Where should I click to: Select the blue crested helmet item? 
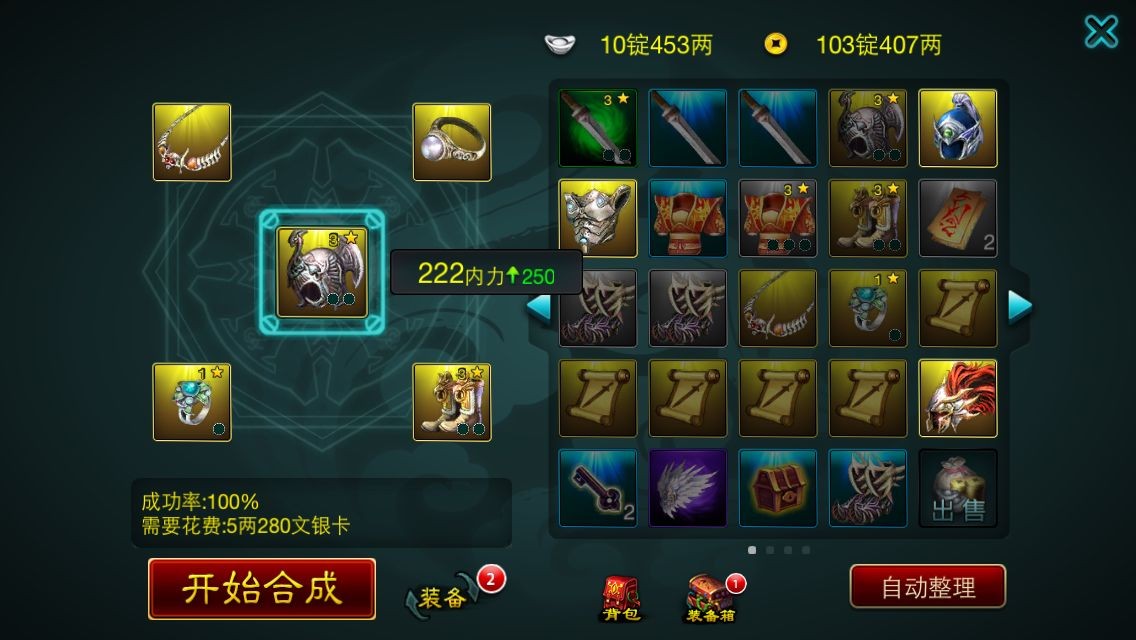click(958, 128)
